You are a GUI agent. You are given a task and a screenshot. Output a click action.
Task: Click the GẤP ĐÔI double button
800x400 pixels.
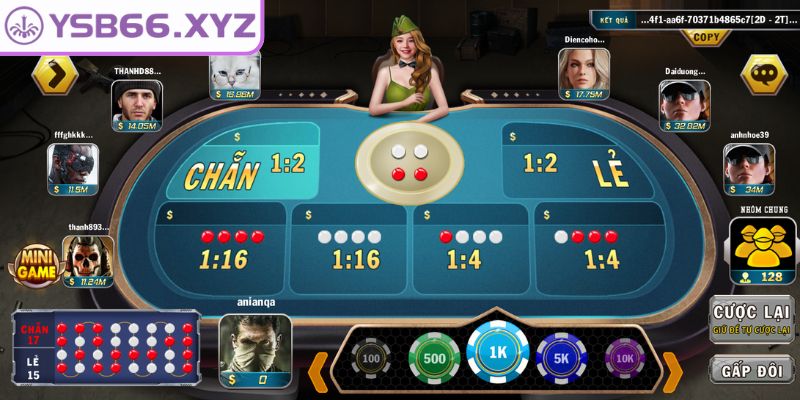coord(751,371)
